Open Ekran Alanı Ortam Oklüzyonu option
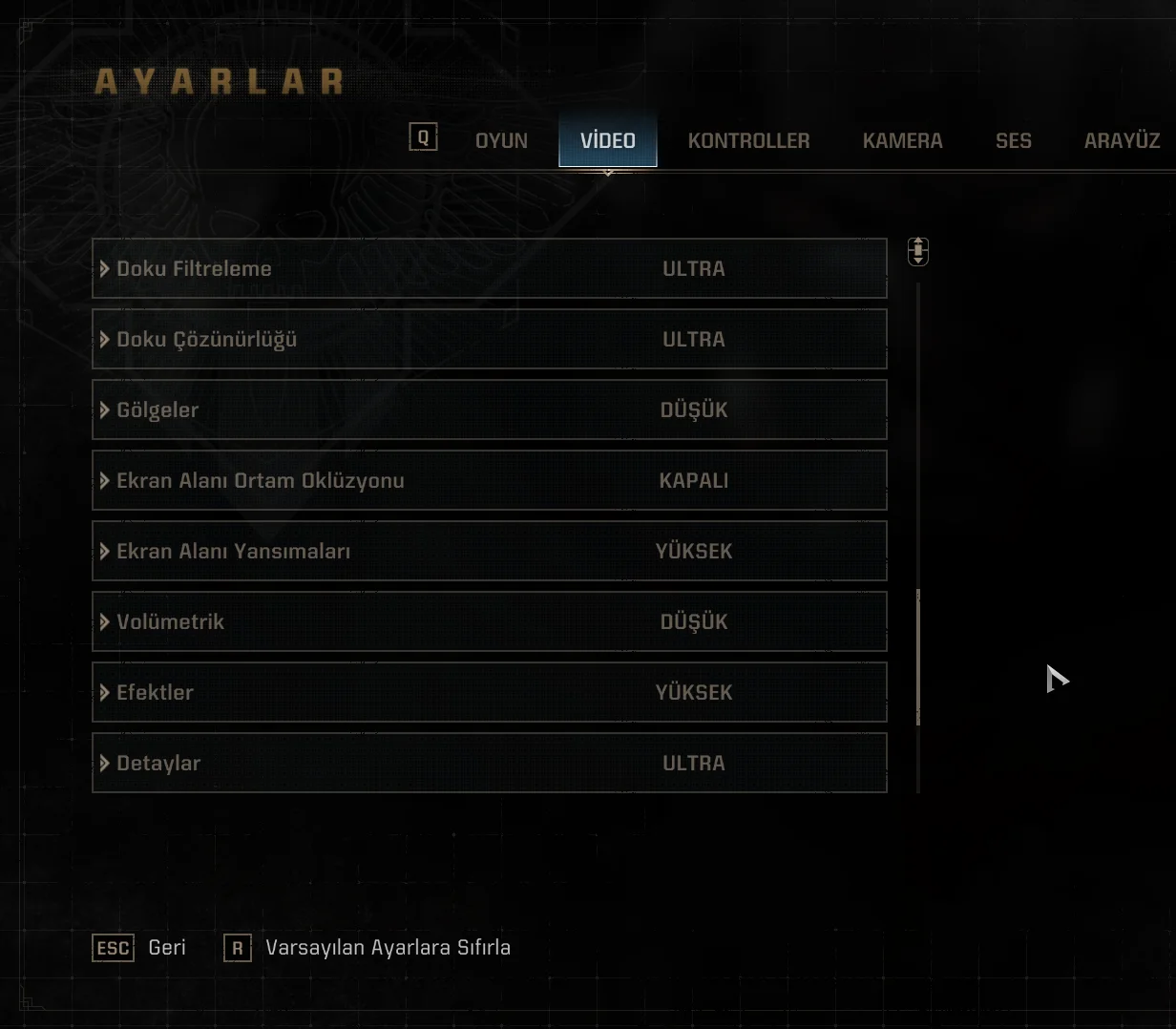Viewport: 1176px width, 1029px height. coord(489,481)
